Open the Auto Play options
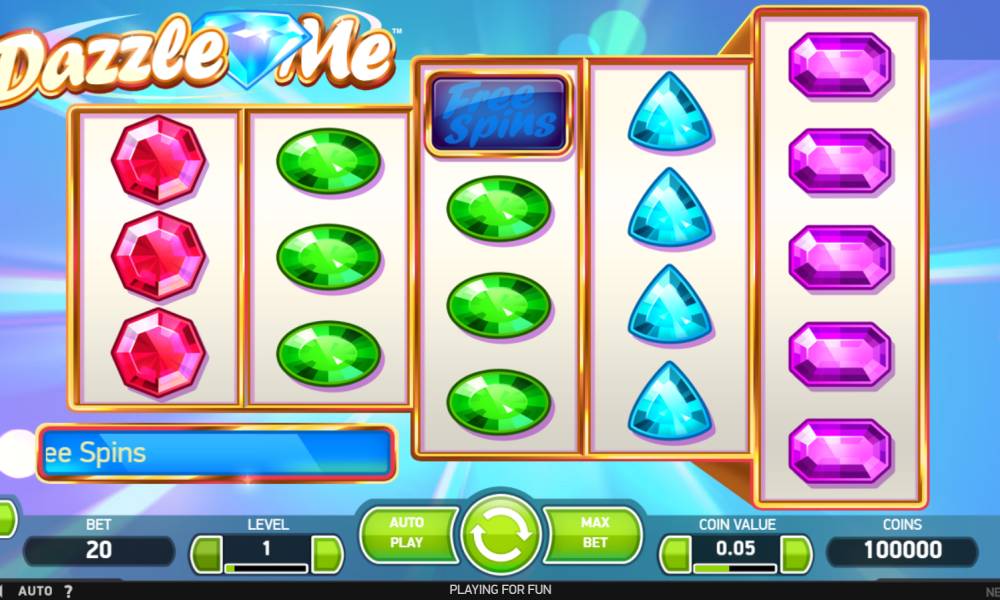This screenshot has height=600, width=1000. pyautogui.click(x=407, y=533)
